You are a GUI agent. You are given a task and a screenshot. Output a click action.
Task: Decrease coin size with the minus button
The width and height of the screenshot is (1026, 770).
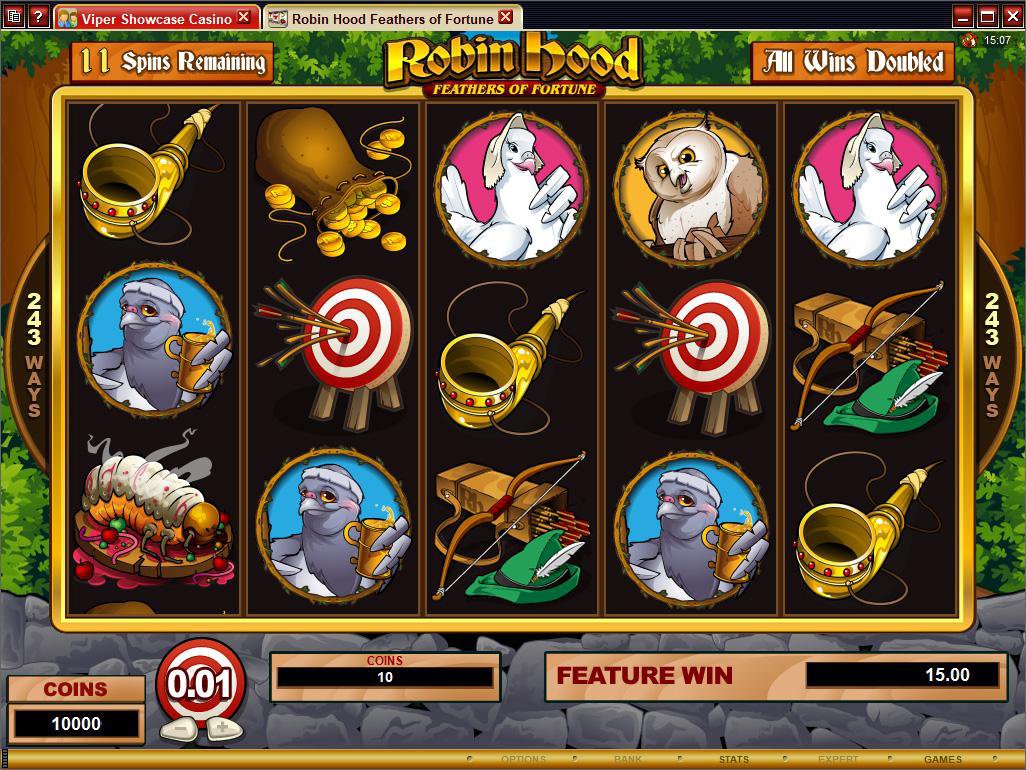pos(176,728)
